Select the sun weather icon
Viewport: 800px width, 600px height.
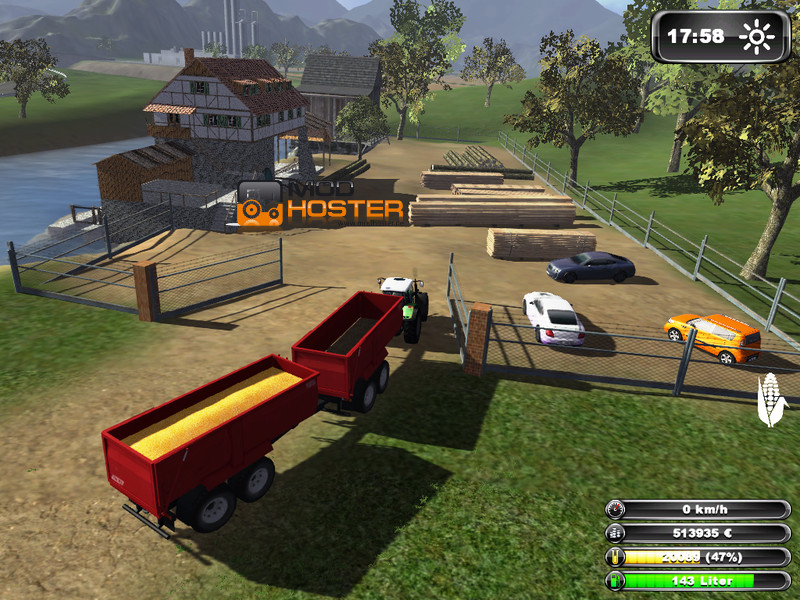pyautogui.click(x=757, y=38)
